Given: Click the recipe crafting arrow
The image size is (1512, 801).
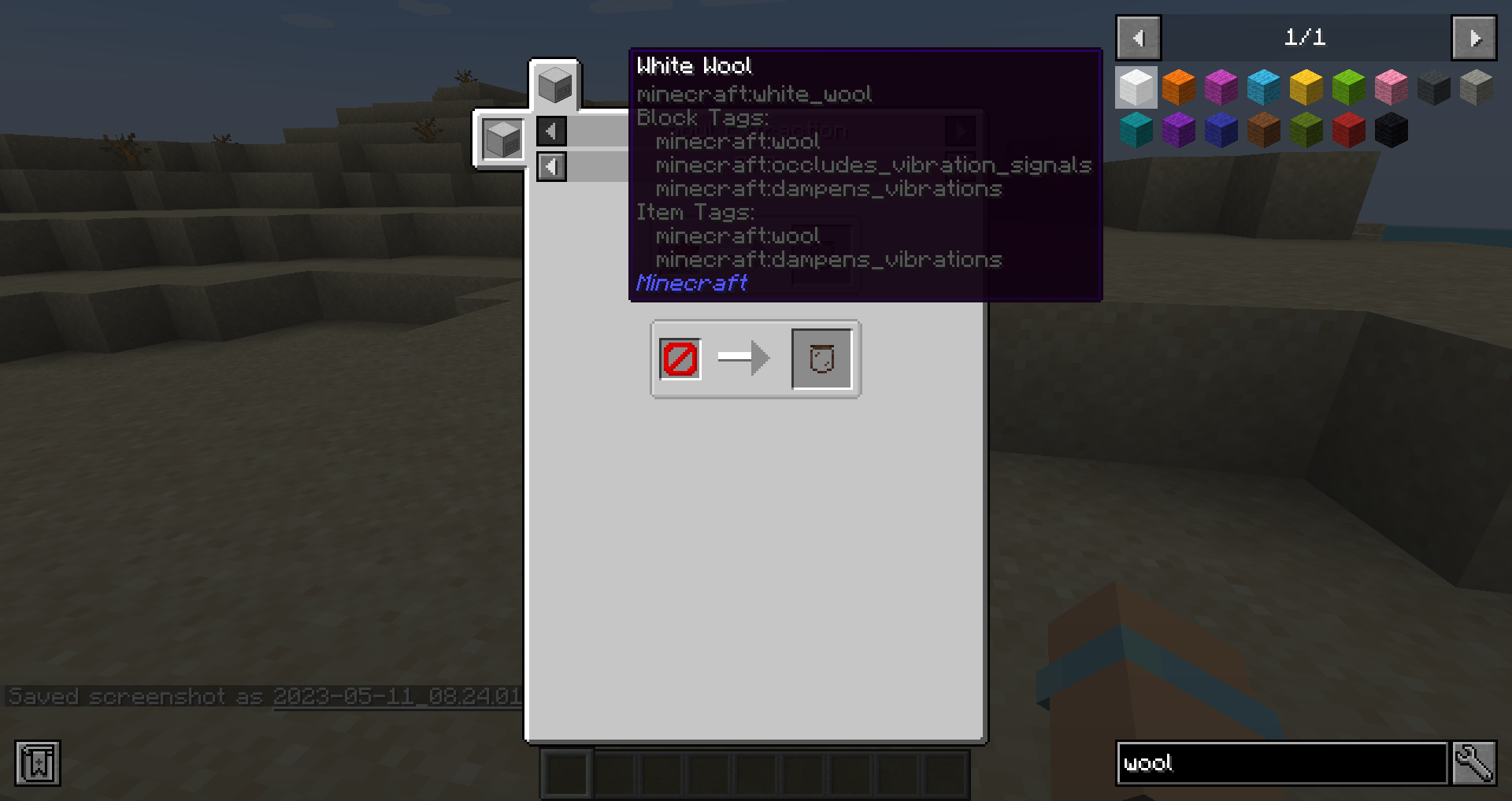Looking at the screenshot, I should point(743,358).
